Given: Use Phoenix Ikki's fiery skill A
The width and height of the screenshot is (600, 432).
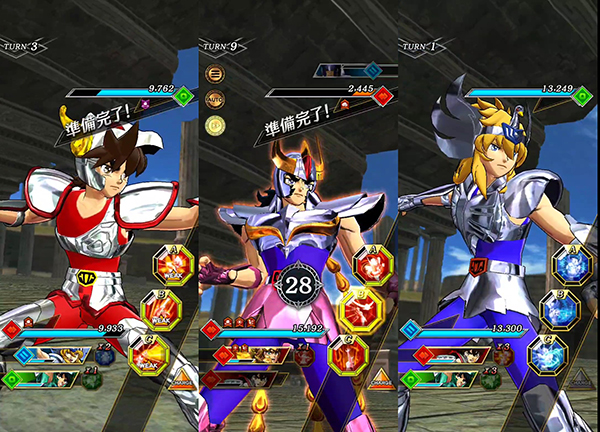Looking at the screenshot, I should pos(374,265).
